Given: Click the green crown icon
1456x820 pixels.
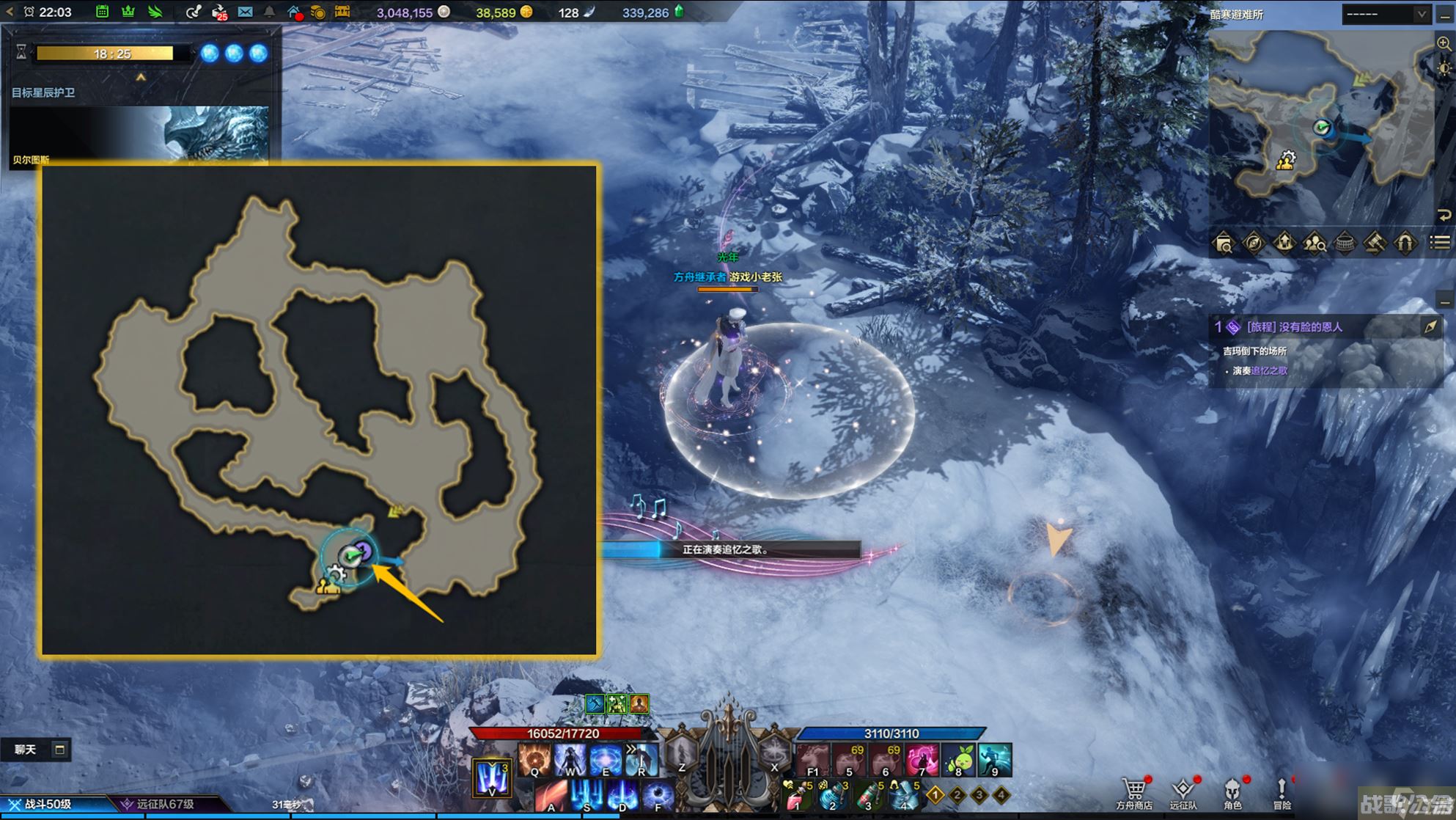Looking at the screenshot, I should 128,12.
